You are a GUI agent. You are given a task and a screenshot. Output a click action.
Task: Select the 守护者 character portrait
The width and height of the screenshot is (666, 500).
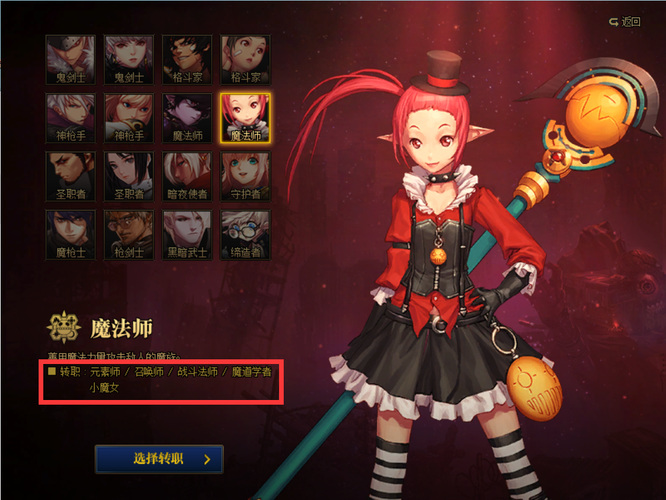coord(245,176)
